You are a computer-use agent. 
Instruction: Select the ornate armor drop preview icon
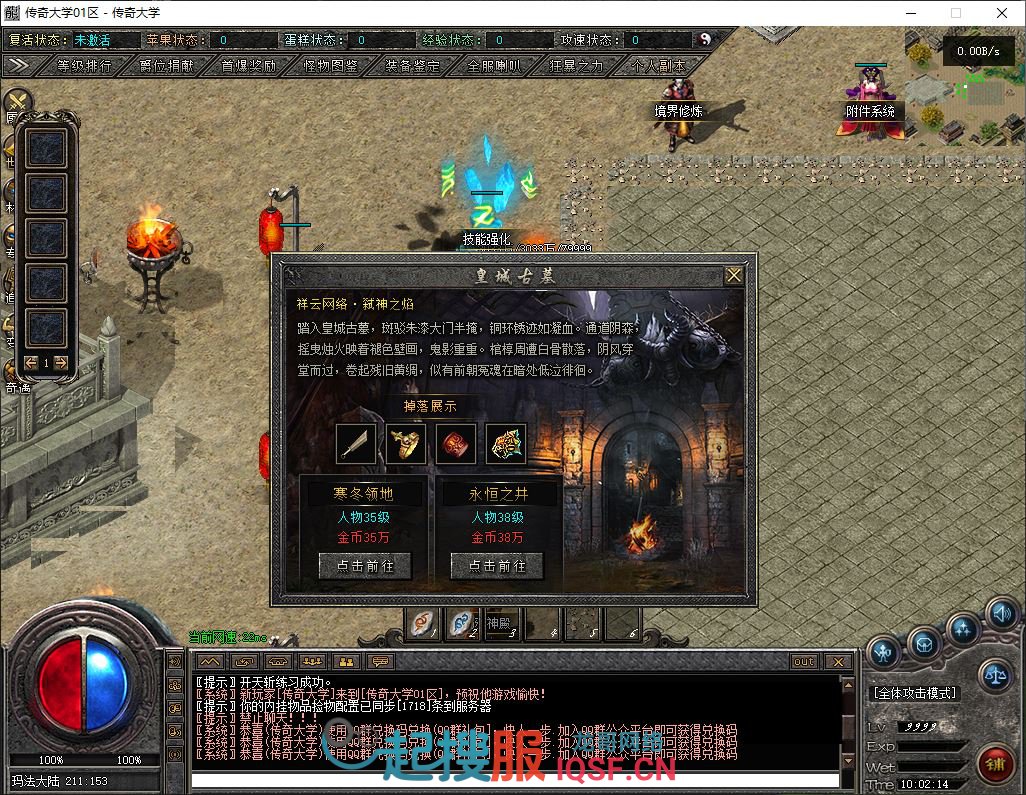click(506, 444)
